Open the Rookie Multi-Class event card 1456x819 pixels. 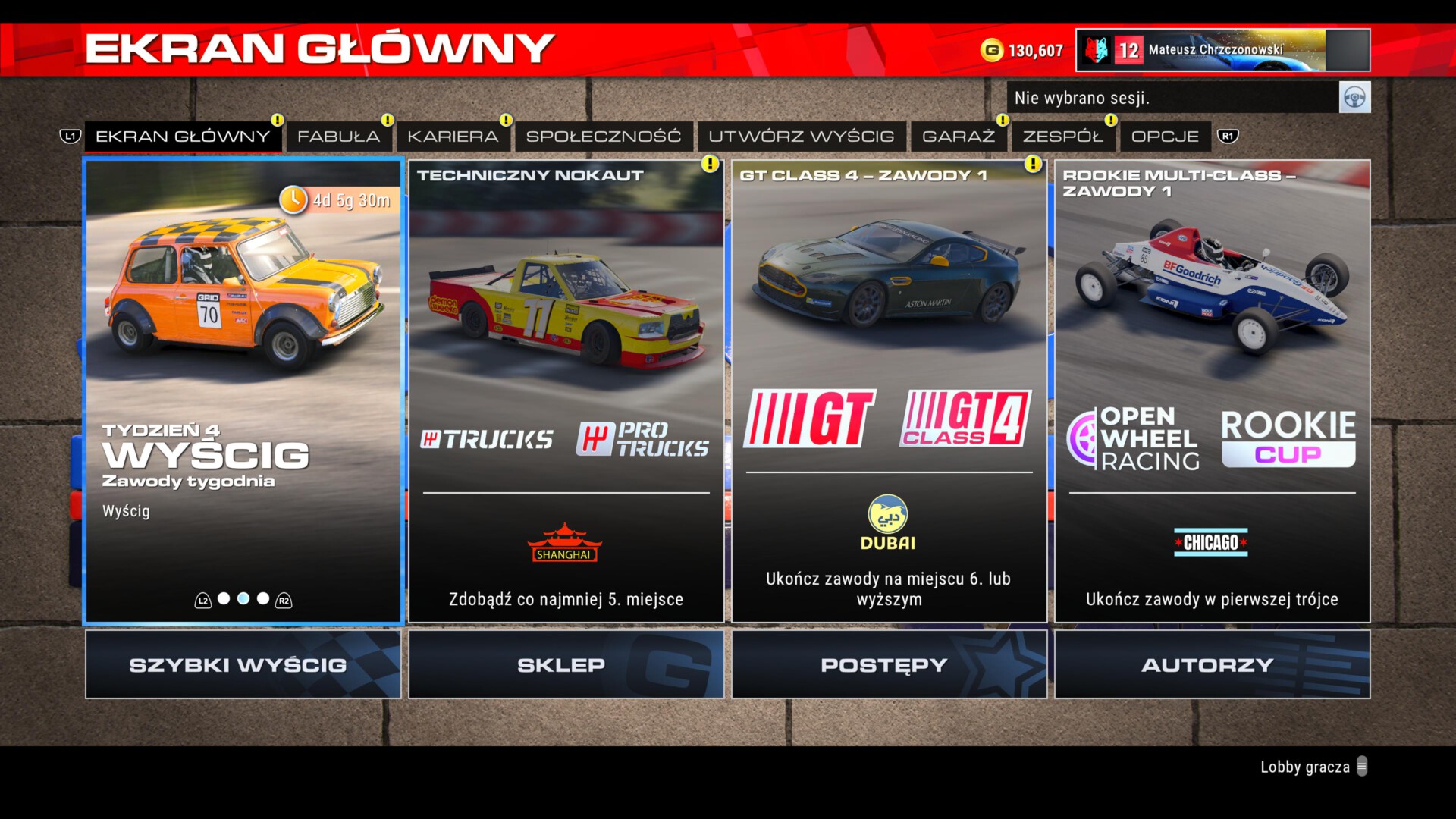point(1212,391)
